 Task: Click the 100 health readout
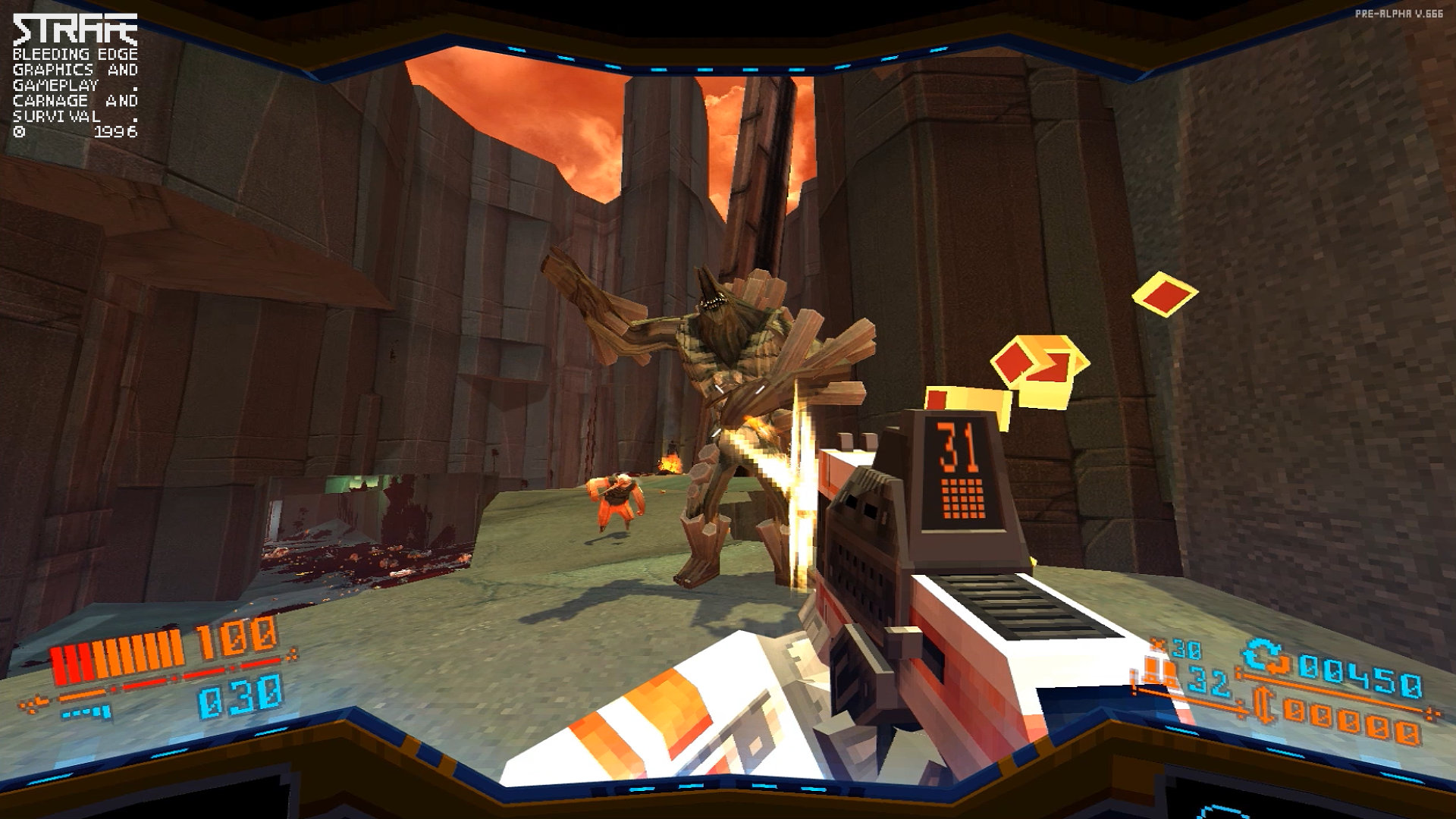[227, 639]
